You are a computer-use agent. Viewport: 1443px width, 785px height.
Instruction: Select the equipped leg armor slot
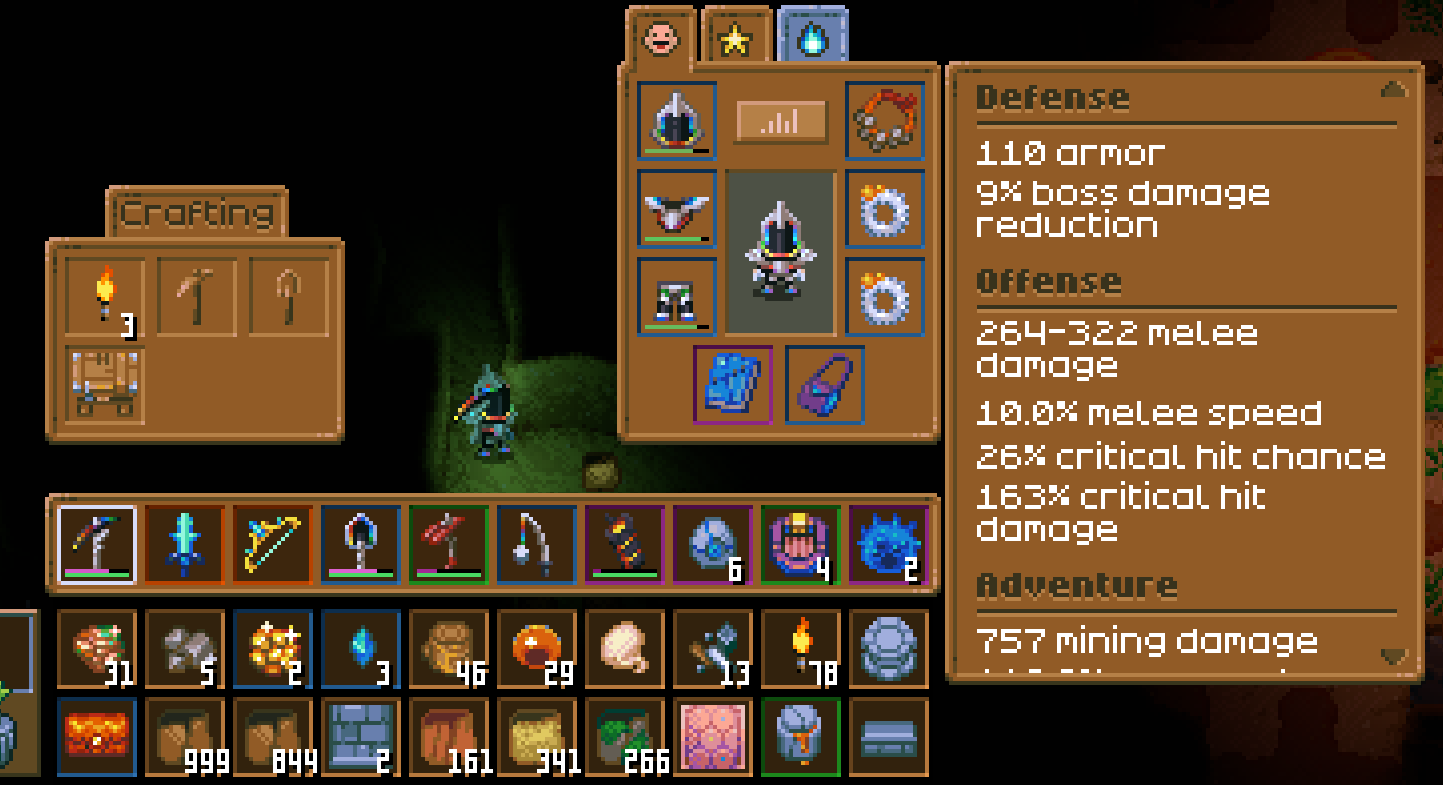677,297
